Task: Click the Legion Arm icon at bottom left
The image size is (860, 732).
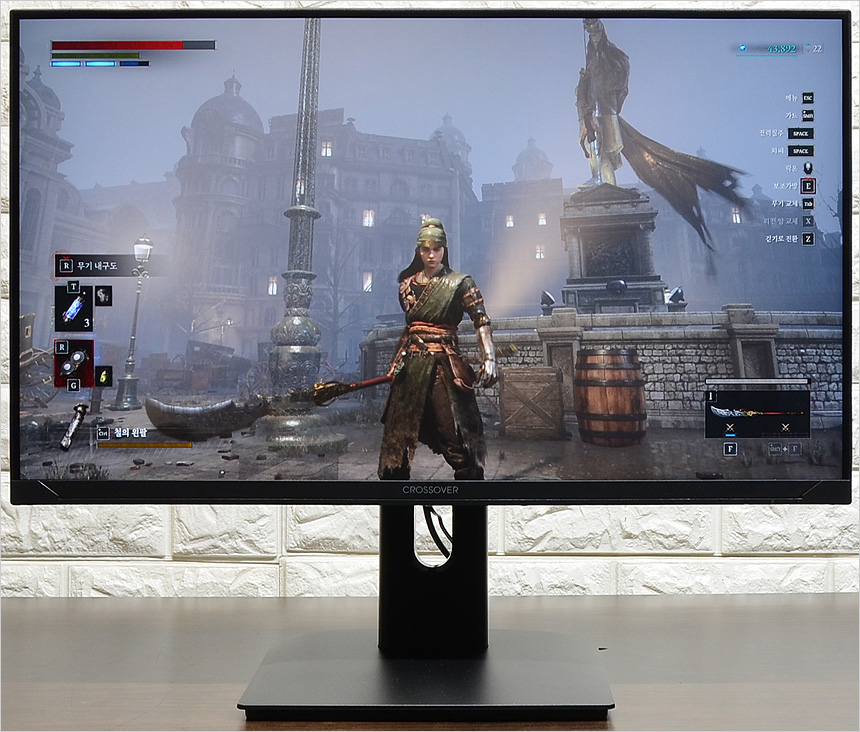Action: pyautogui.click(x=73, y=425)
